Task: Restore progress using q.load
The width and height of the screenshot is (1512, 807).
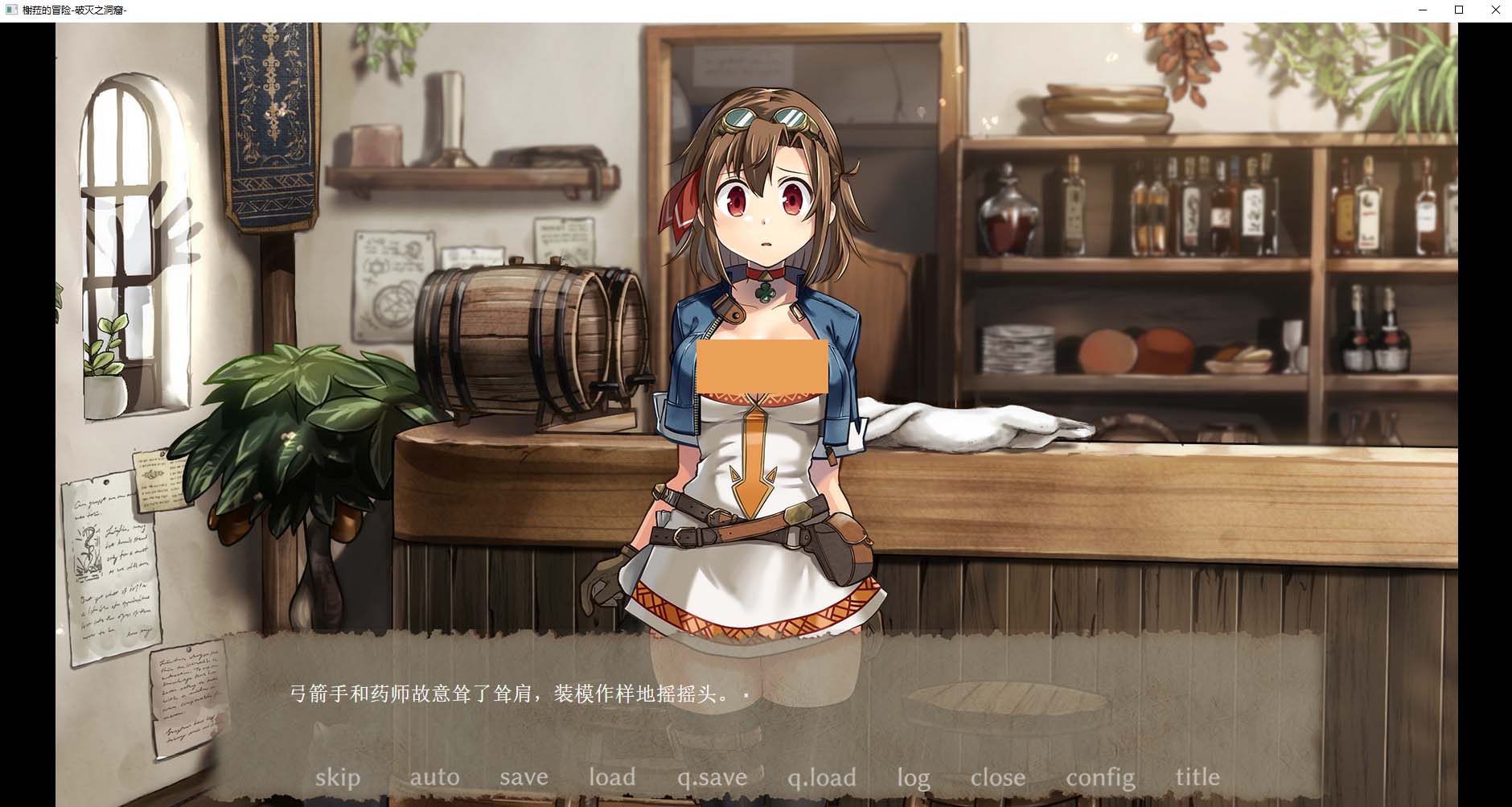Action: point(822,777)
